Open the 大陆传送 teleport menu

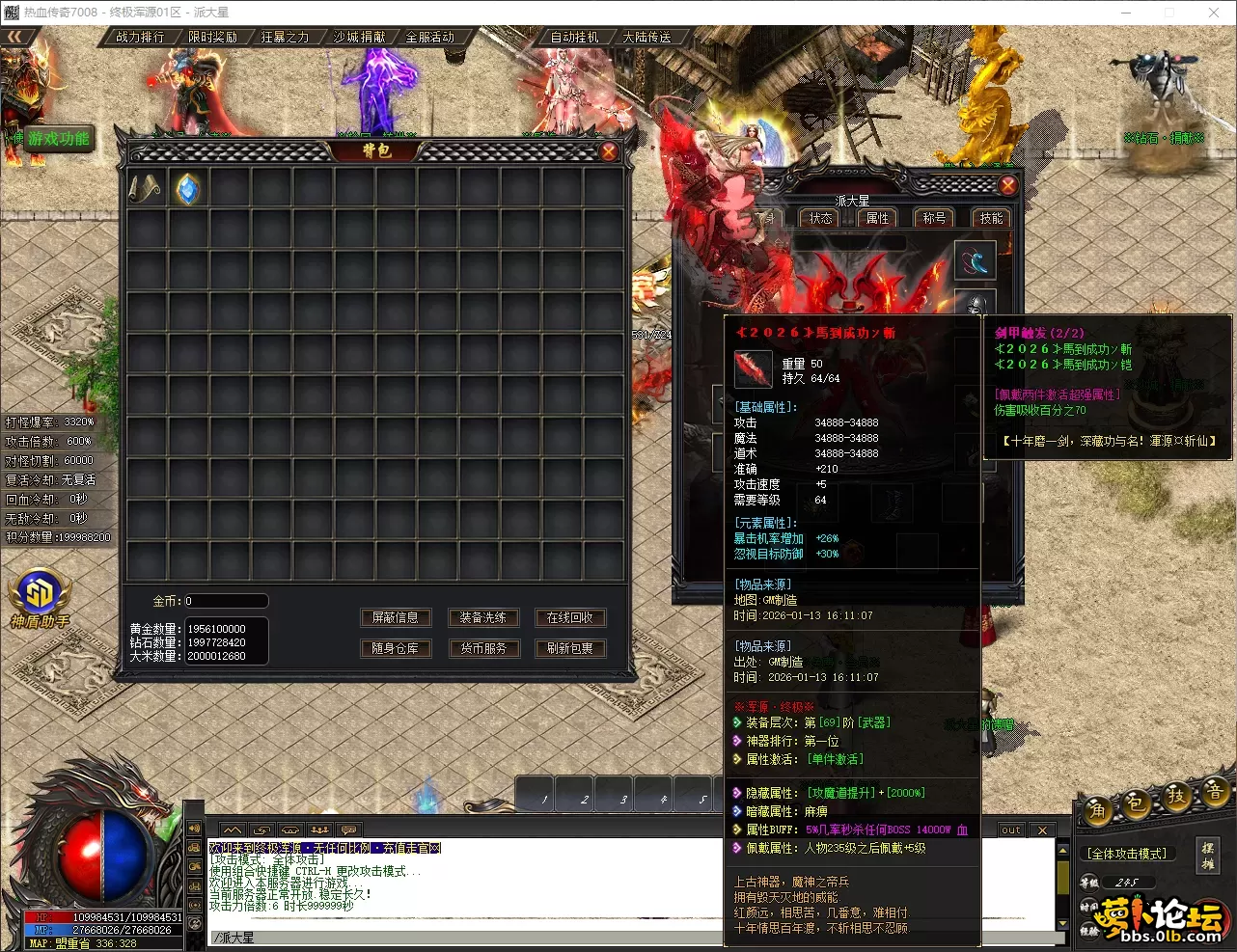tap(646, 37)
